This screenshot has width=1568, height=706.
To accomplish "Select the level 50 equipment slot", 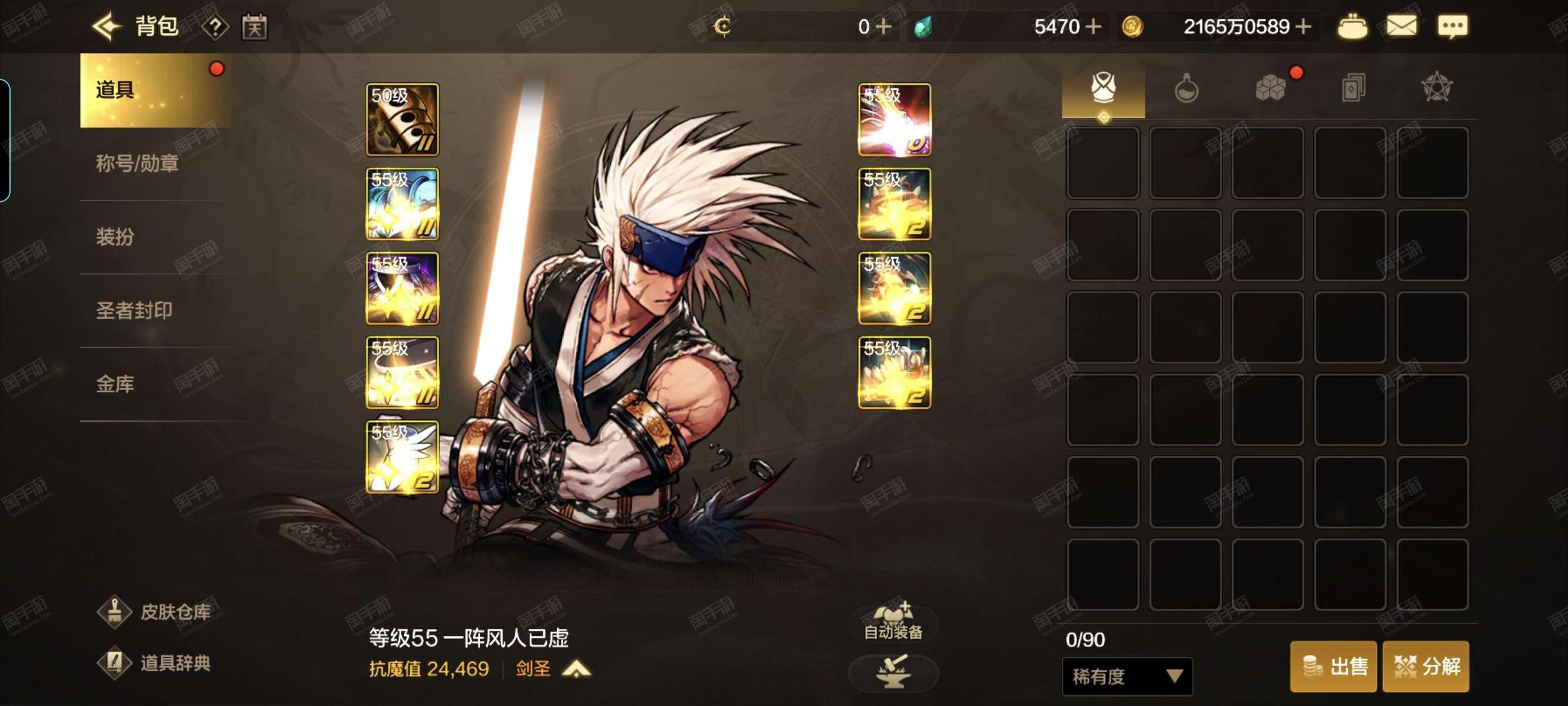I will 402,119.
